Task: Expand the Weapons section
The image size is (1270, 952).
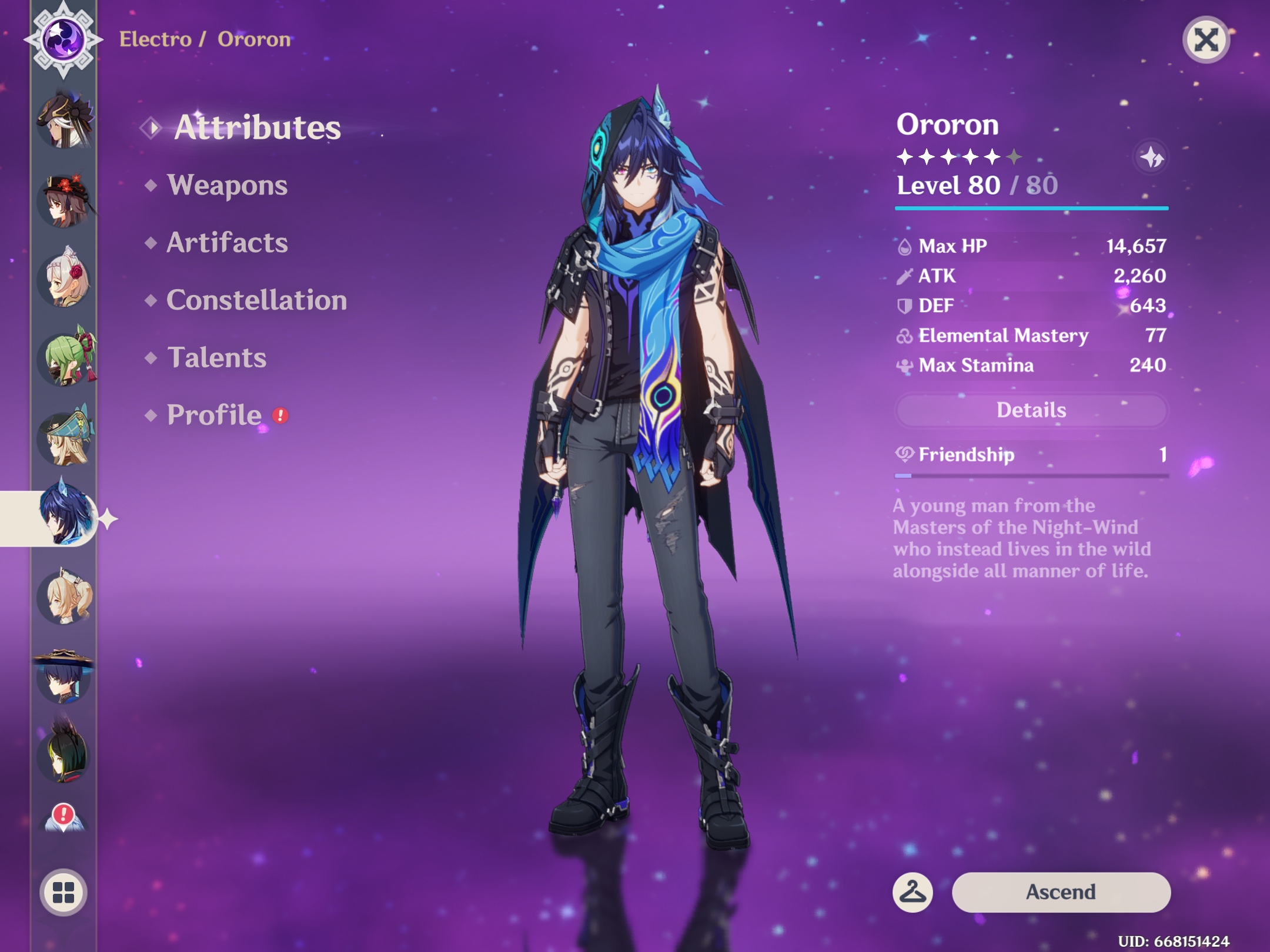Action: 228,186
